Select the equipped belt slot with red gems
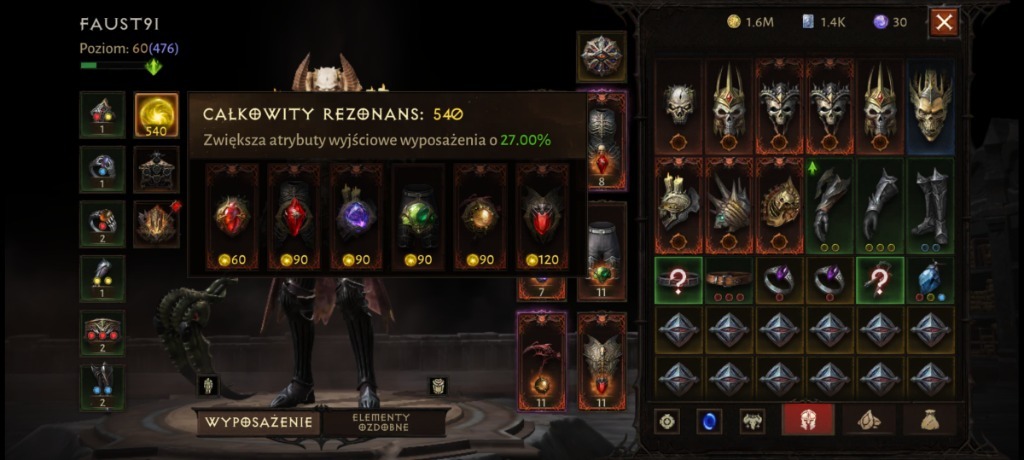Viewport: 1024px width, 460px height. [103, 332]
